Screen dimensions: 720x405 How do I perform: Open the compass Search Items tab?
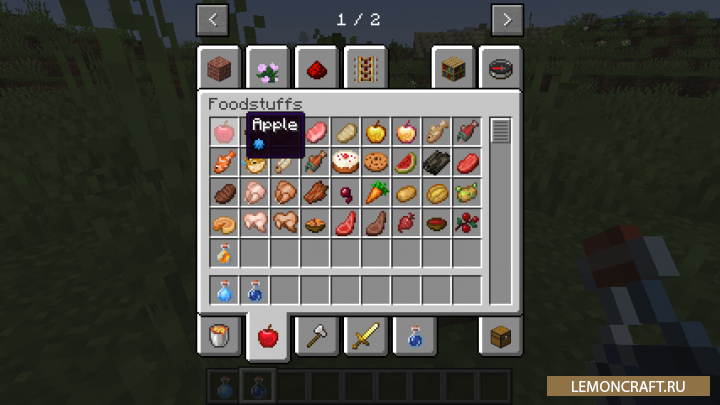(x=500, y=69)
